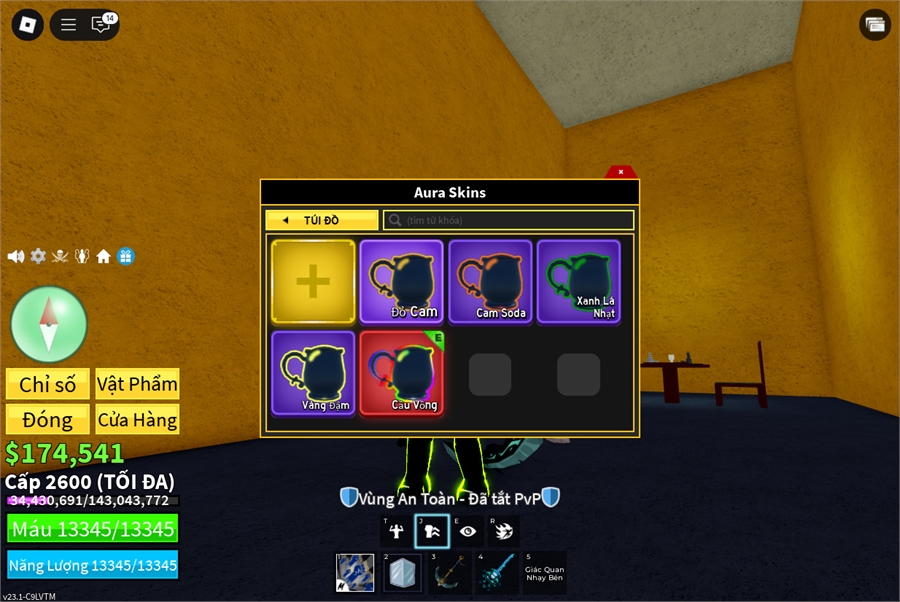Screen dimensions: 900x602
Task: Add a new aura skin with the plus tile
Action: 313,282
